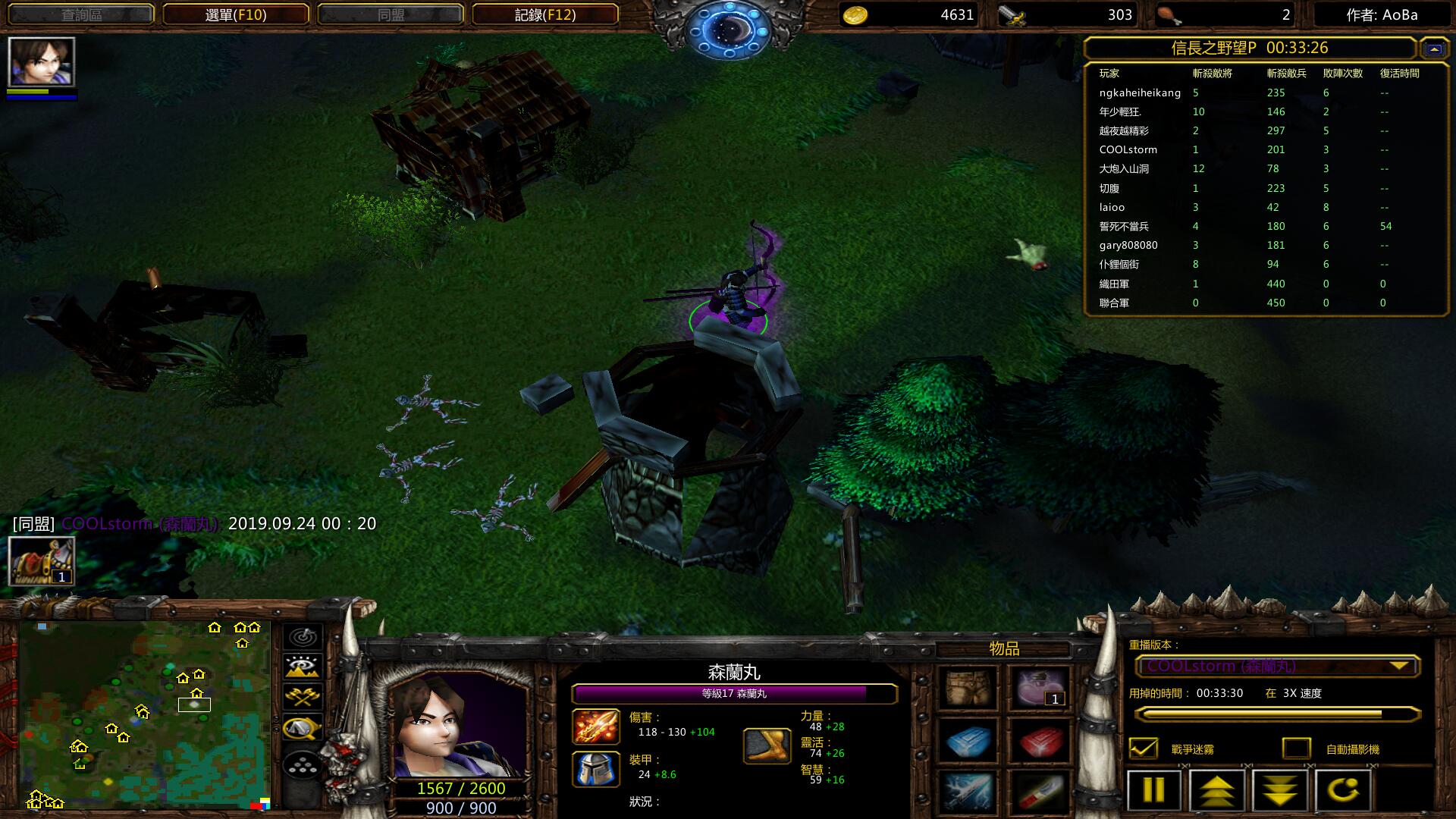Click the minimap
This screenshot has height=819, width=1456.
pos(144,714)
